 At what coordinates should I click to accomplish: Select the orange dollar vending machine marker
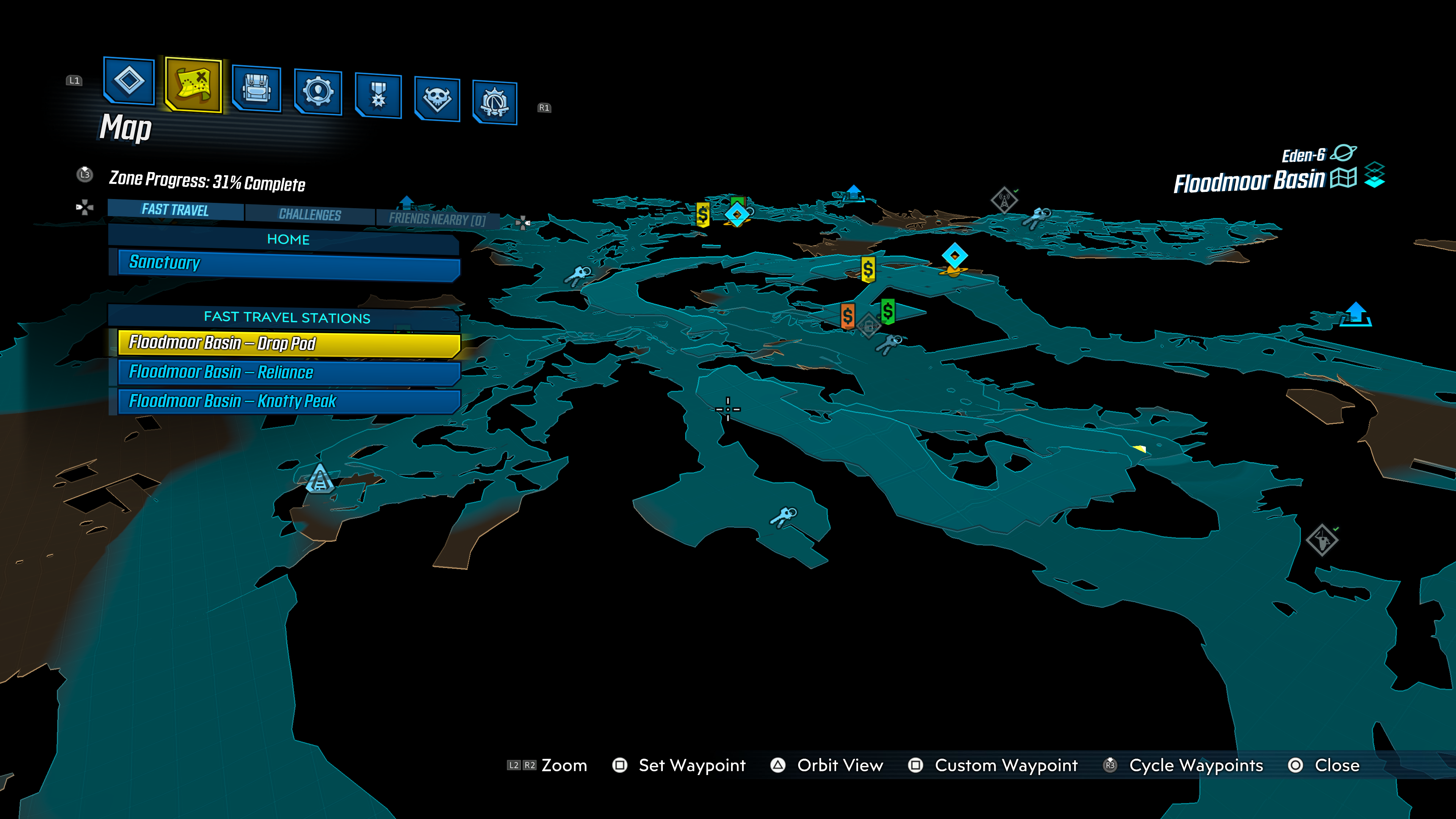click(847, 315)
